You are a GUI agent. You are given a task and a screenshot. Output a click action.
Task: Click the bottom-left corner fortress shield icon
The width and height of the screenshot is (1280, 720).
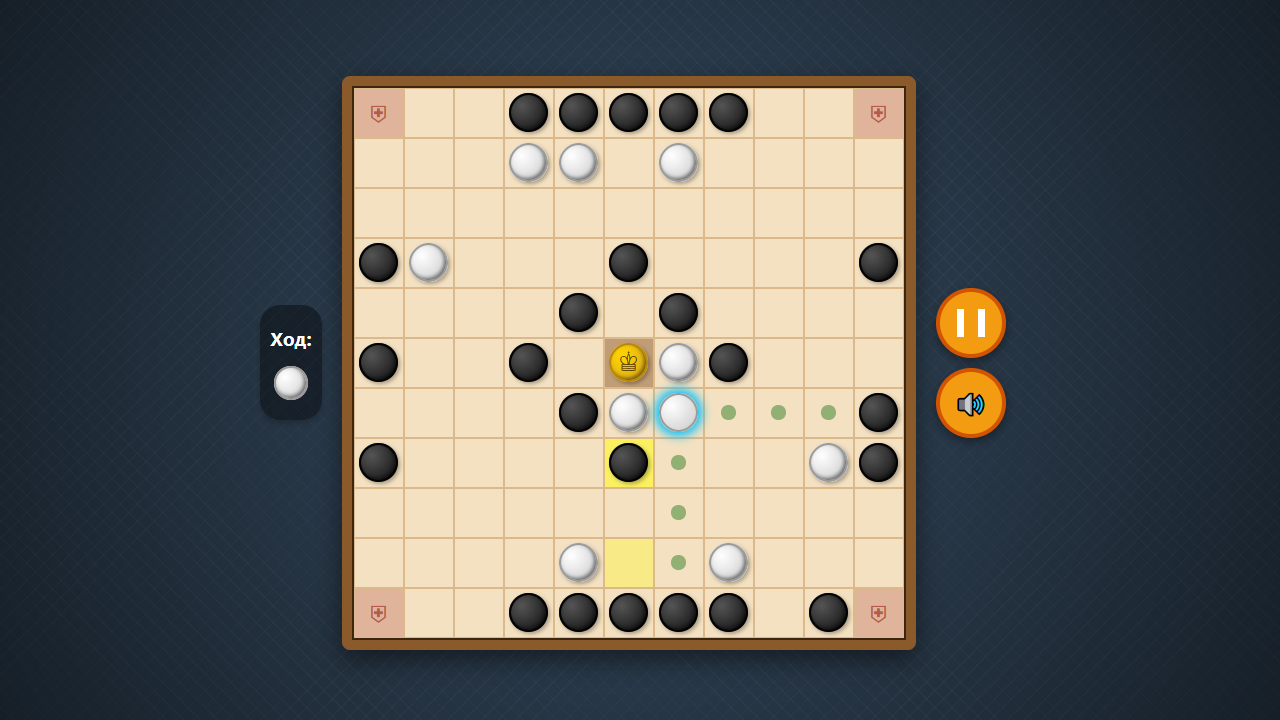point(378,612)
